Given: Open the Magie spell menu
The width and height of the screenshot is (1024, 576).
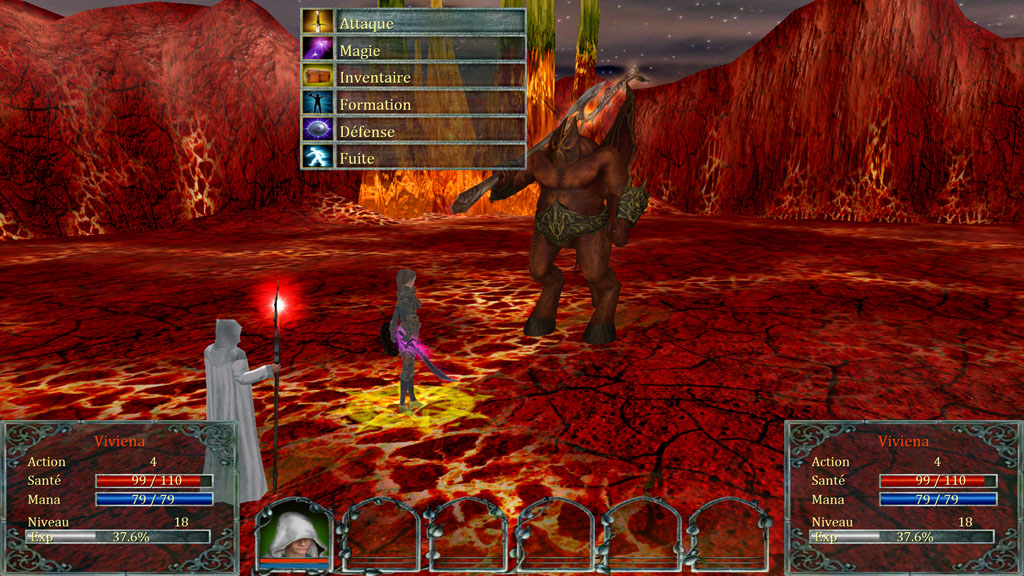Looking at the screenshot, I should coord(413,49).
